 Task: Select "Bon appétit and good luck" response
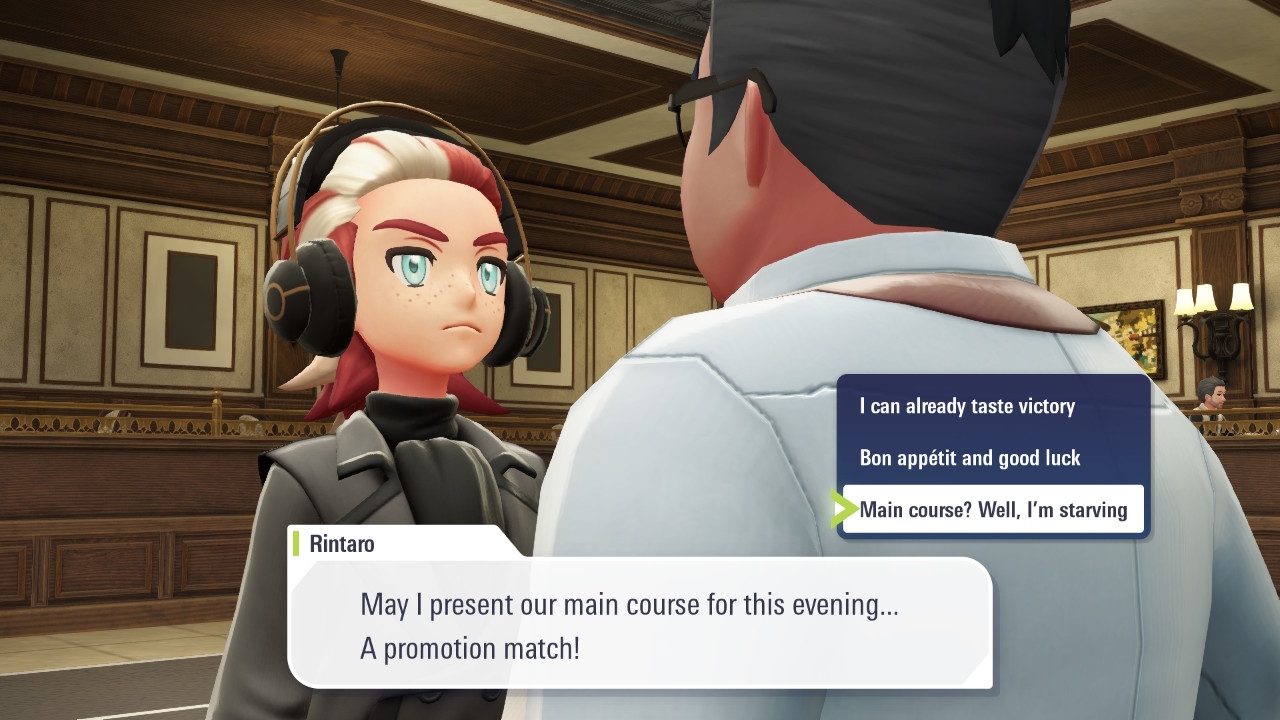(970, 458)
